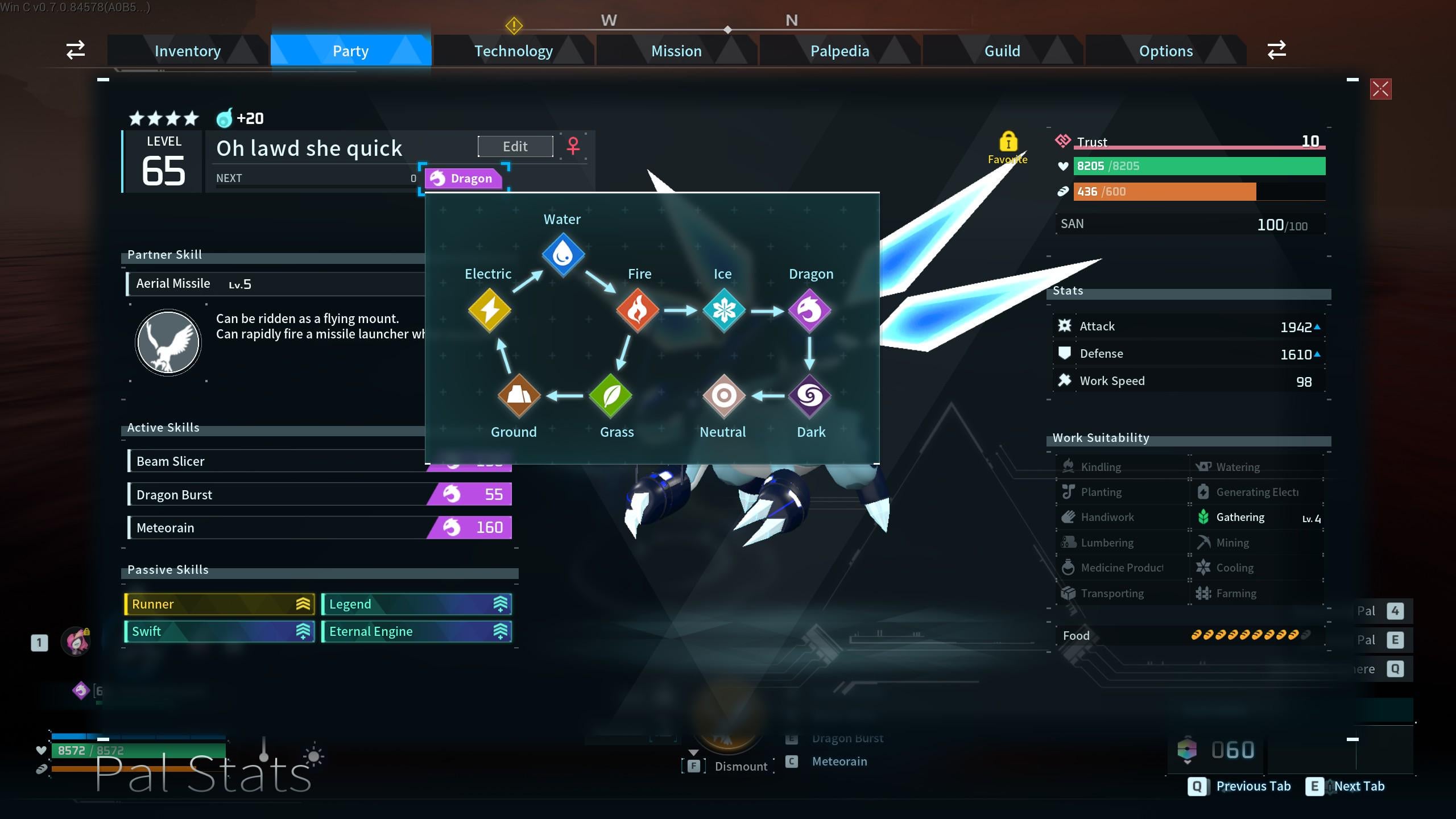Click the right tab-cycle arrows
1456x819 pixels.
pos(1276,50)
